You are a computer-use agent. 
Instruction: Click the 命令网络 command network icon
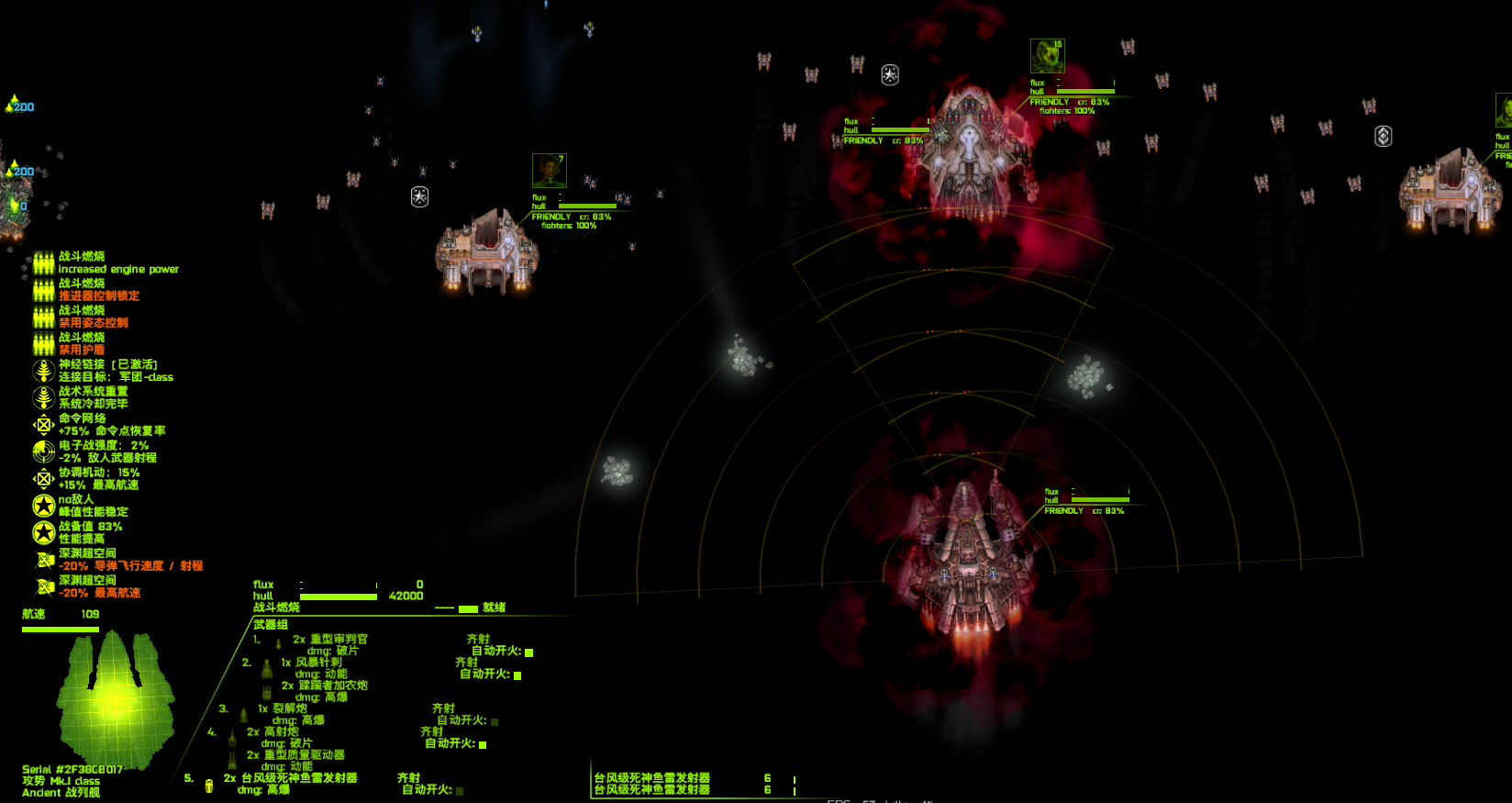point(43,425)
